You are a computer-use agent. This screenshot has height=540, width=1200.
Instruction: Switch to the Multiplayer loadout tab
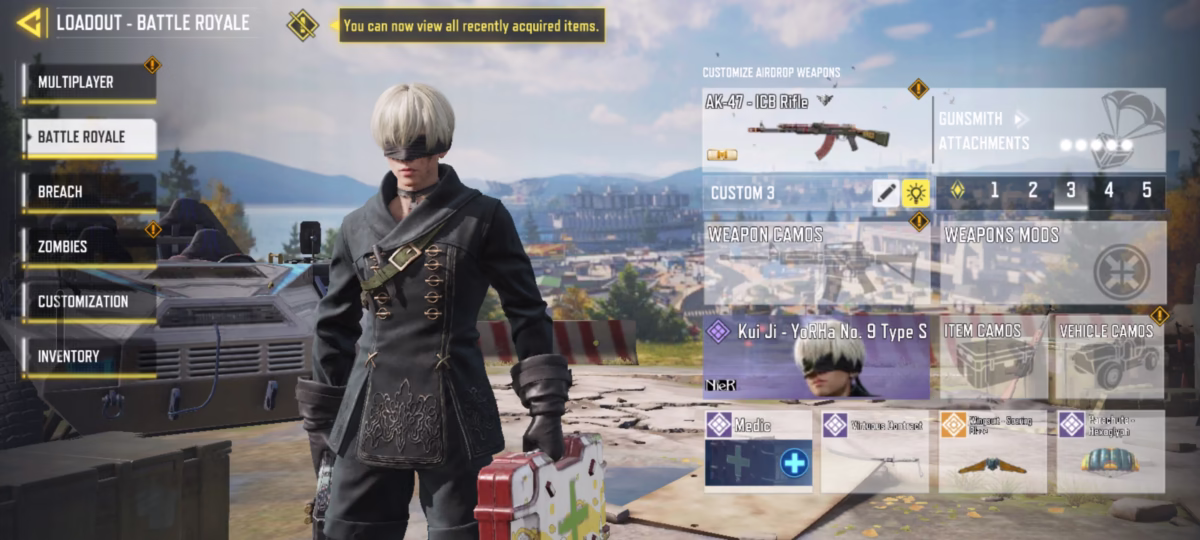pos(89,82)
